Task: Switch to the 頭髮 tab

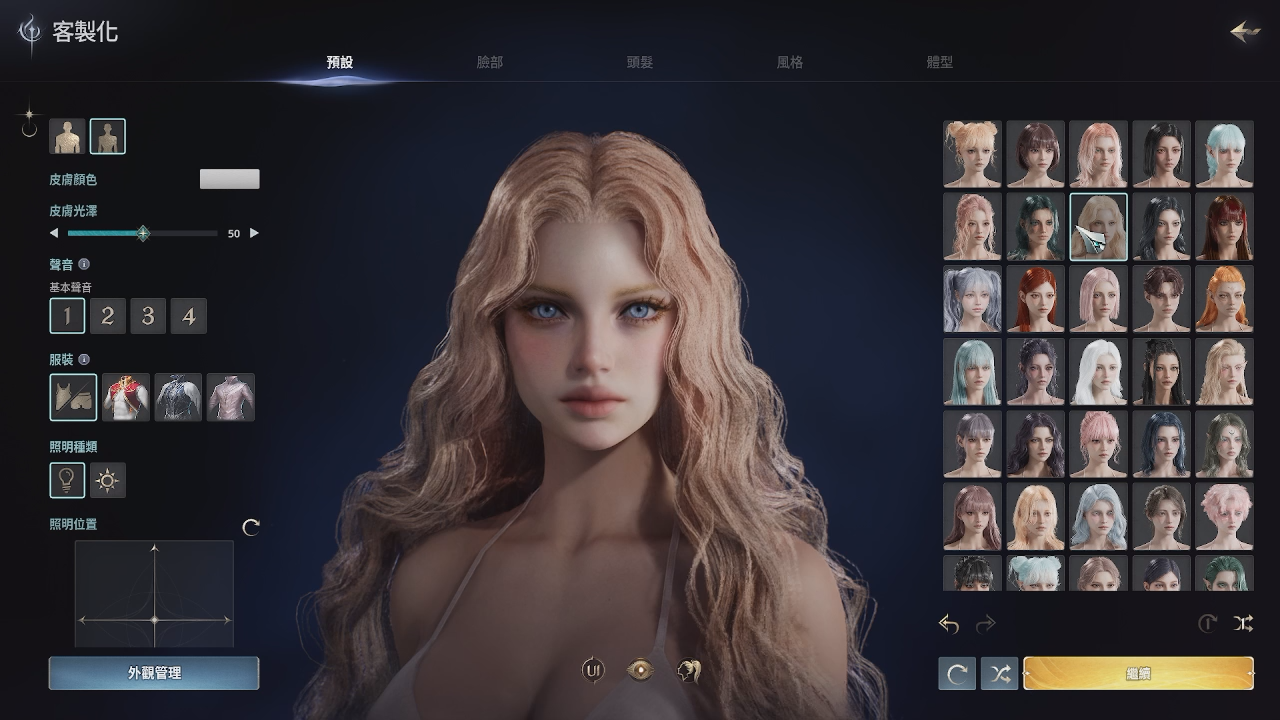Action: [x=638, y=61]
